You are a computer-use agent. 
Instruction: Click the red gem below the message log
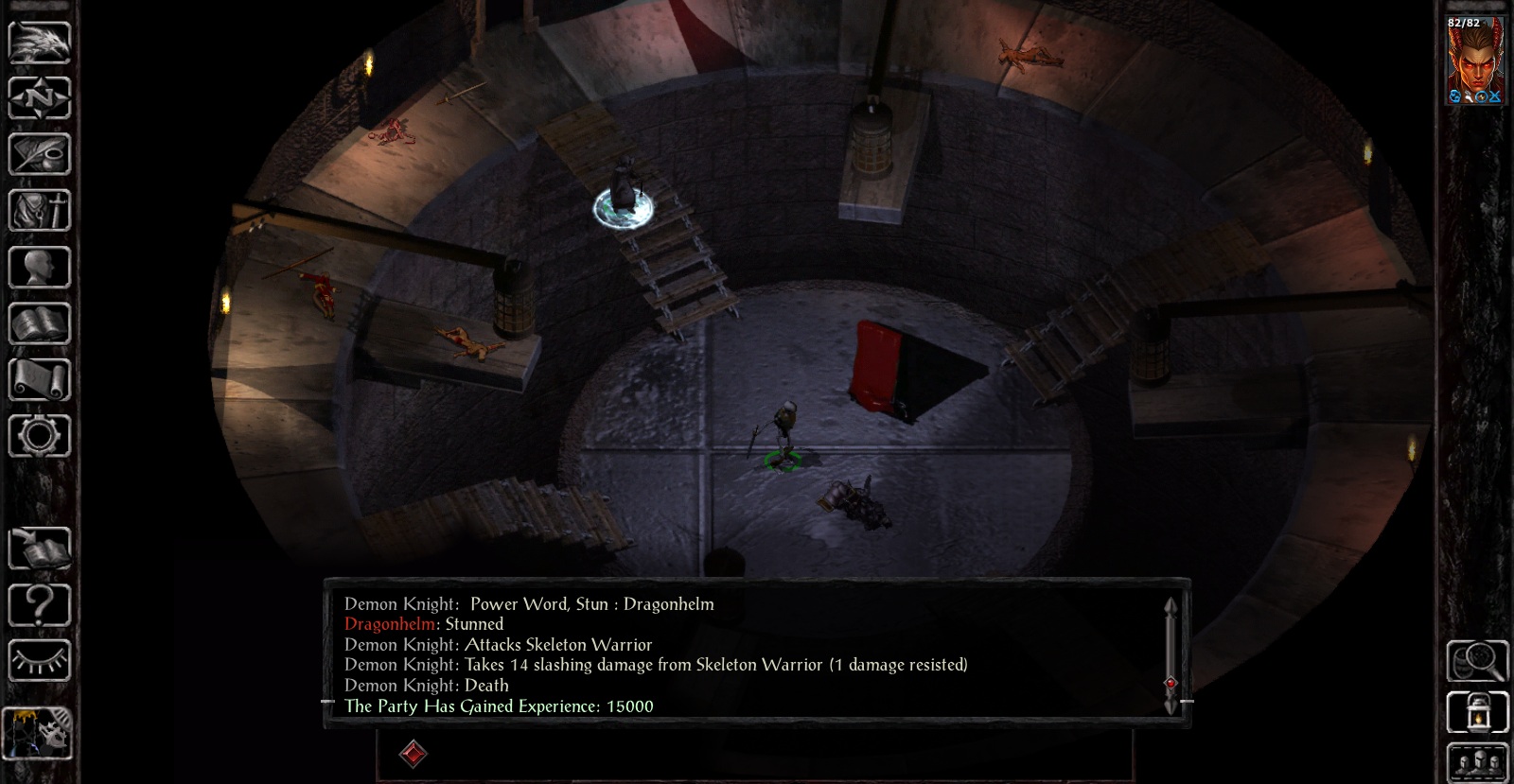click(414, 754)
